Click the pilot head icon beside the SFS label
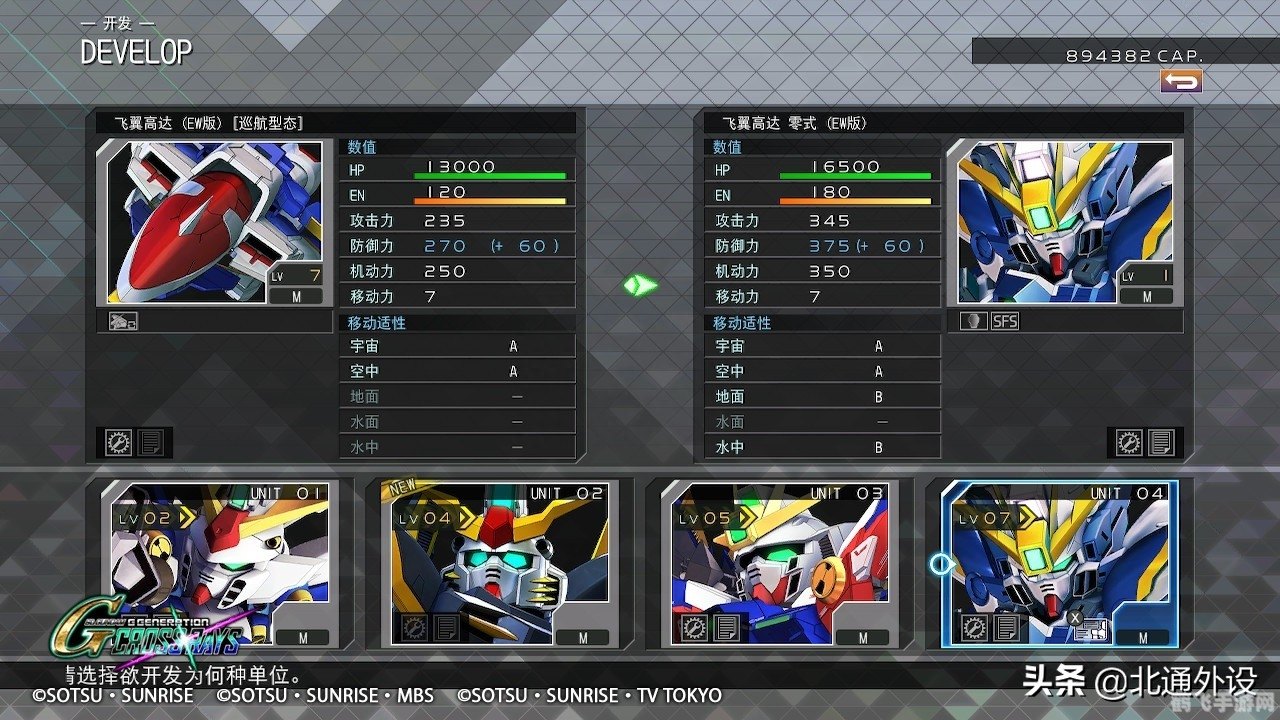This screenshot has height=720, width=1280. 973,321
